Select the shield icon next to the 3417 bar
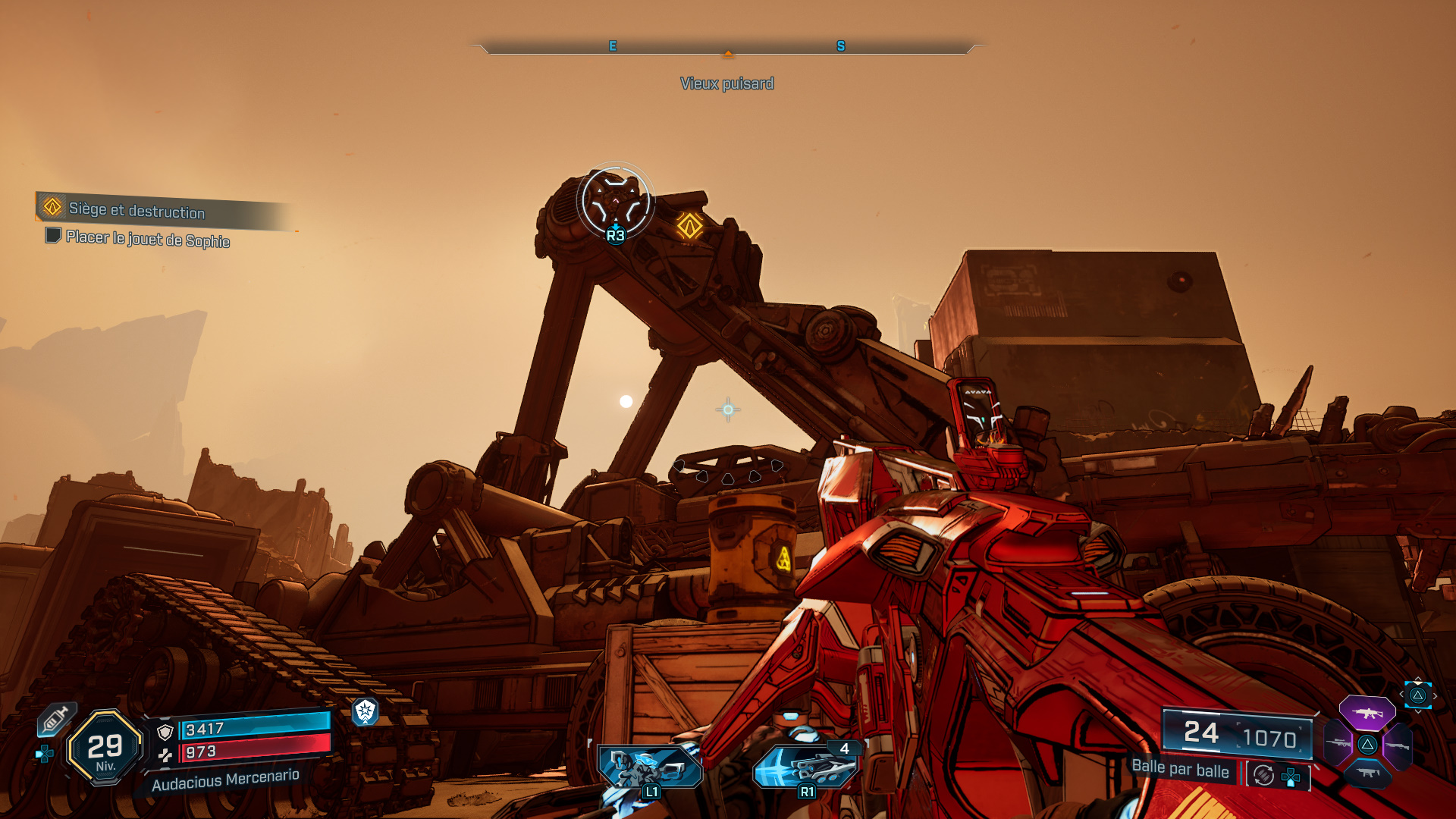Viewport: 1456px width, 819px height. tap(165, 732)
